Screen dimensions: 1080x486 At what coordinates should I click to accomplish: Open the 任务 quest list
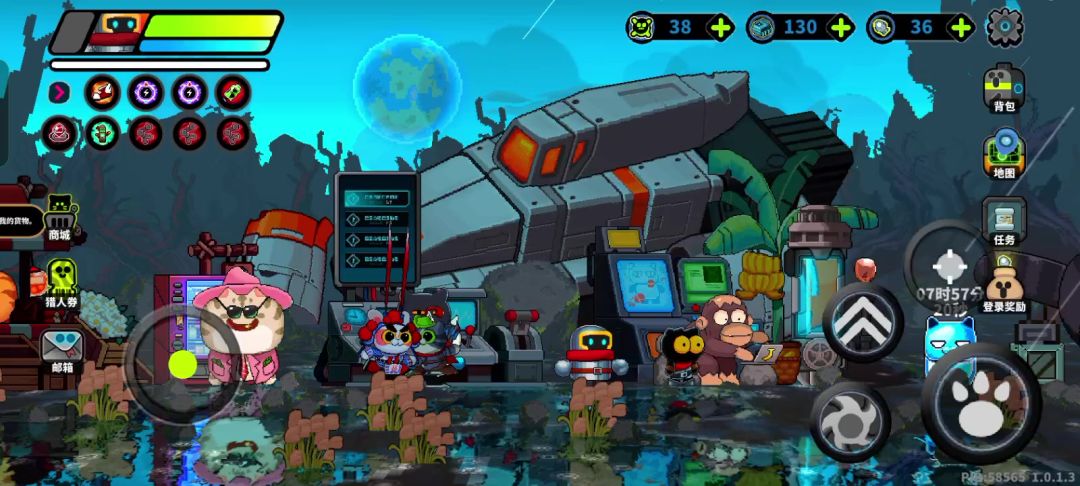(1003, 222)
